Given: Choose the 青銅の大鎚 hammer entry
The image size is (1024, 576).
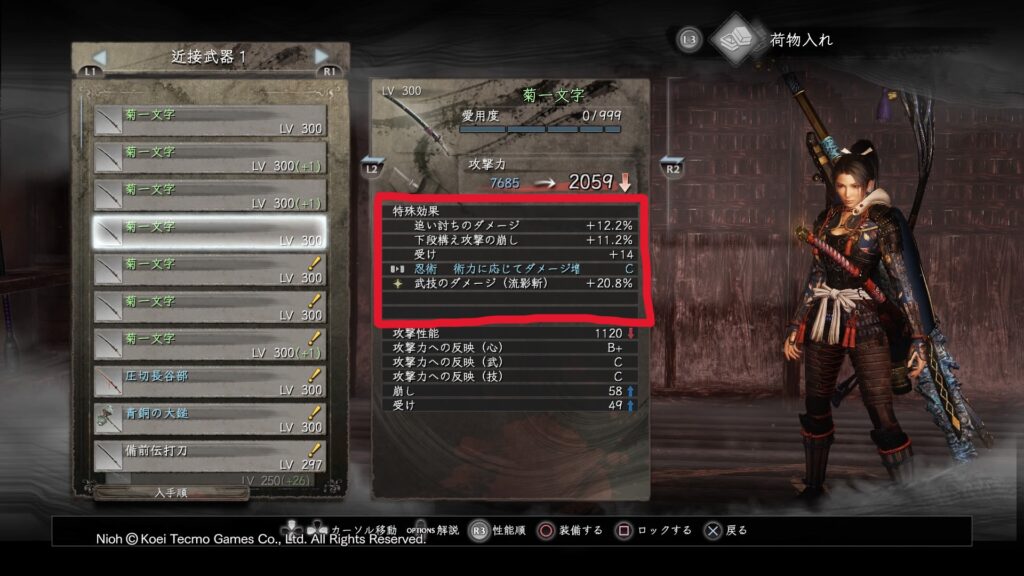Looking at the screenshot, I should [210, 419].
